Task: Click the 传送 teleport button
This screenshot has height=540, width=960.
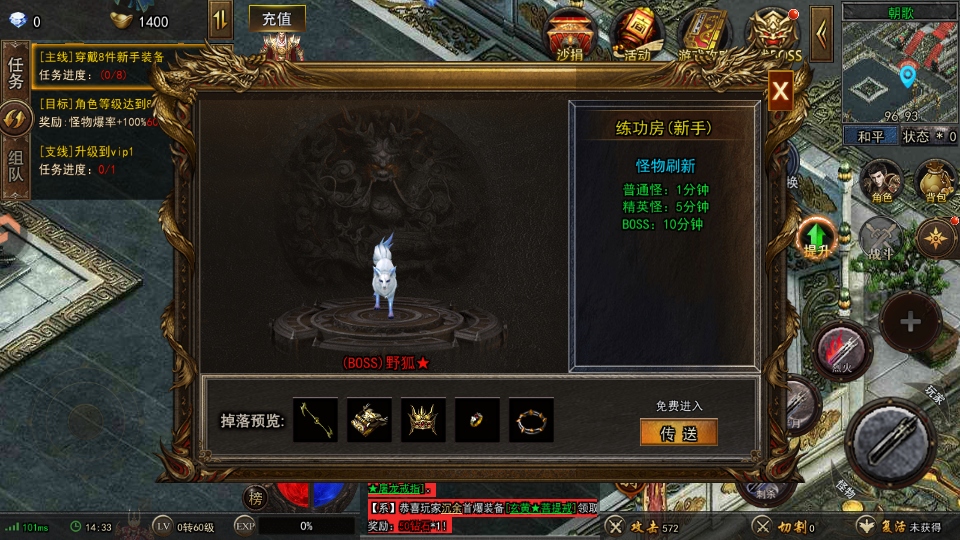Action: point(679,432)
